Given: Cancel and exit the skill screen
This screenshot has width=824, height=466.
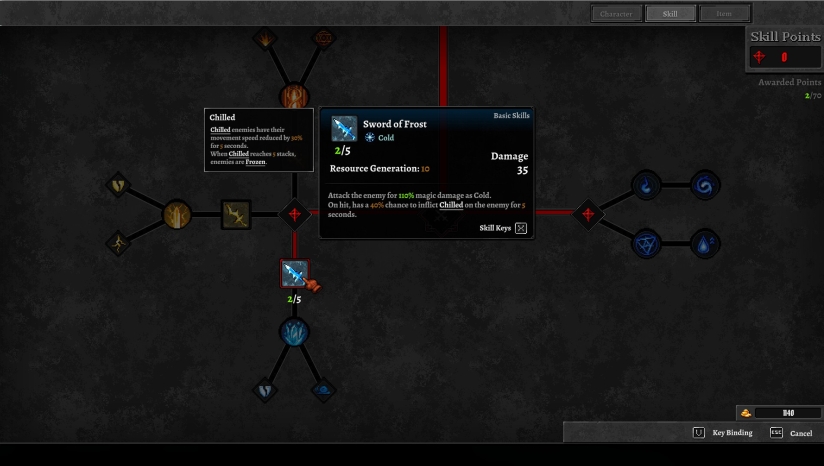Looking at the screenshot, I should point(791,433).
